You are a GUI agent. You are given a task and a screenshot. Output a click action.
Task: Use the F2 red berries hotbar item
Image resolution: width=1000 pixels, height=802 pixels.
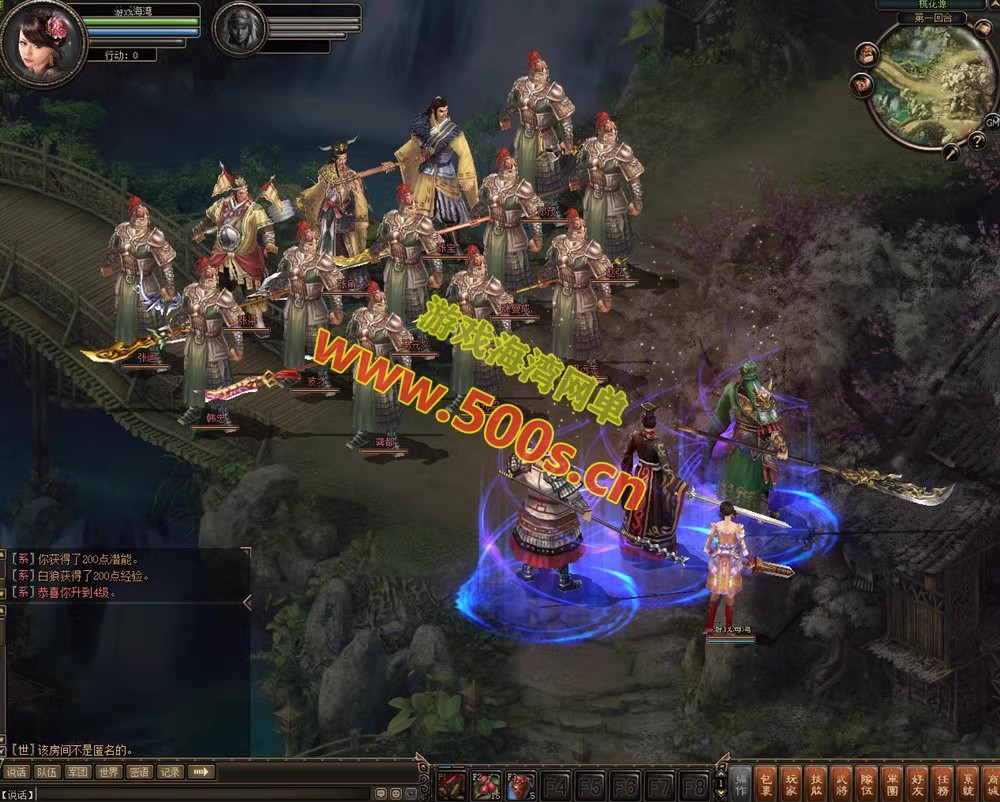(x=486, y=785)
